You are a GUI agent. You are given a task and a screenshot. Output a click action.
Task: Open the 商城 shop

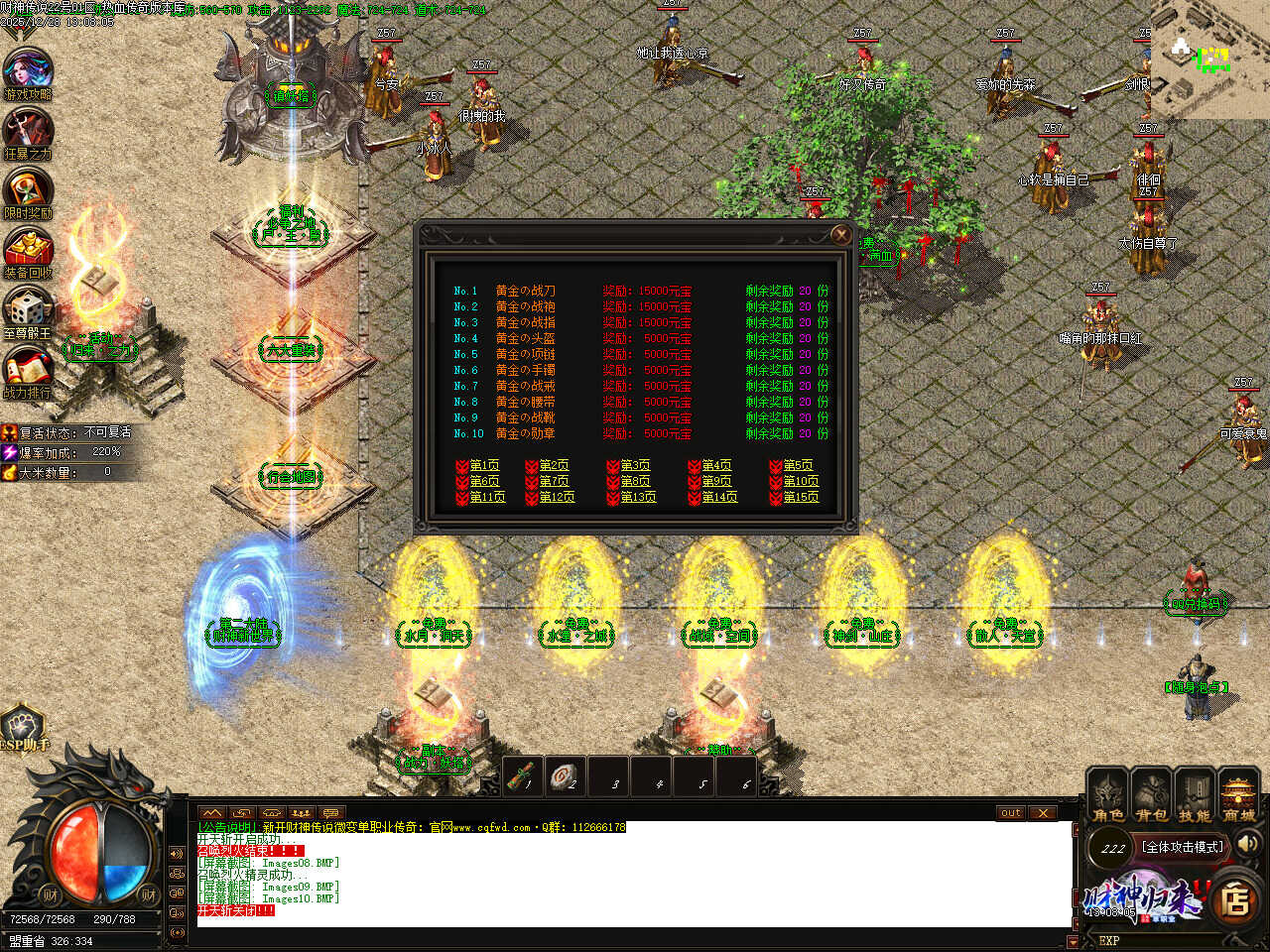tap(1238, 795)
